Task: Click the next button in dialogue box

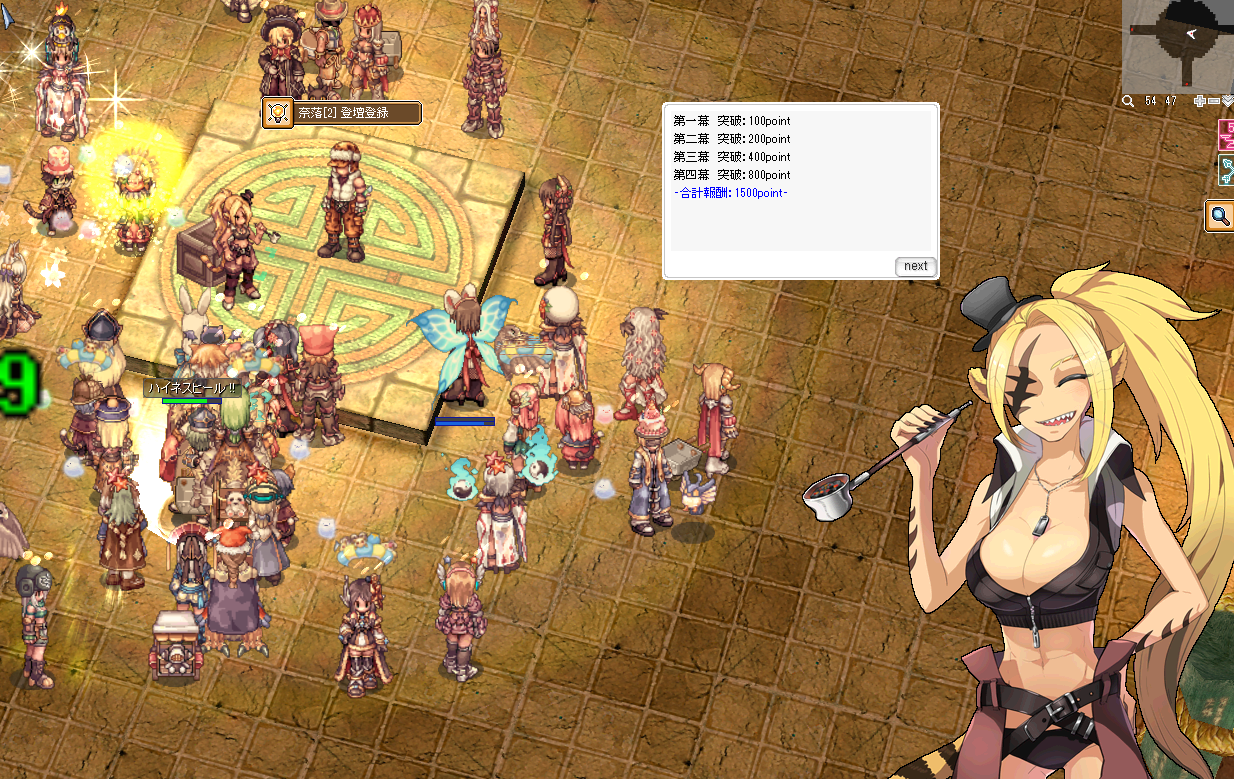Action: point(915,266)
